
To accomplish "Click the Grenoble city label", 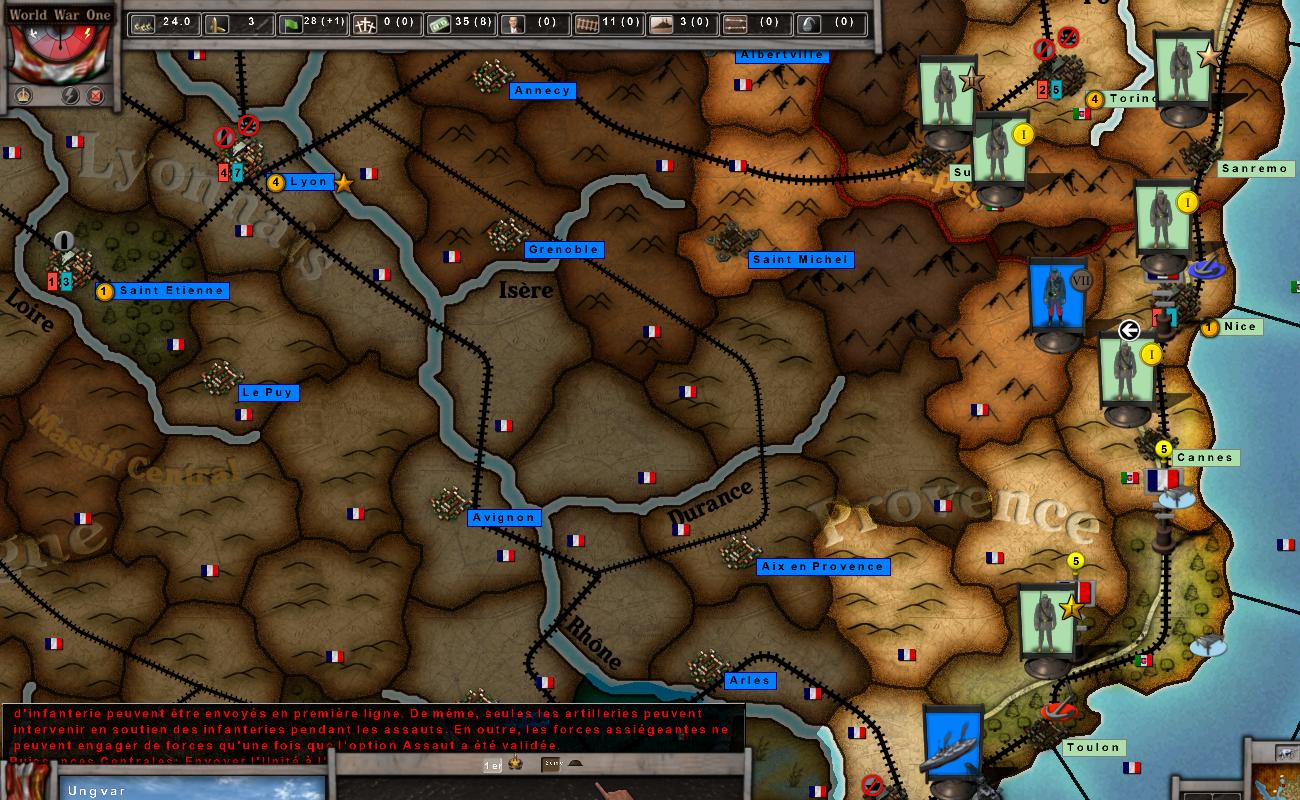I will click(x=563, y=249).
